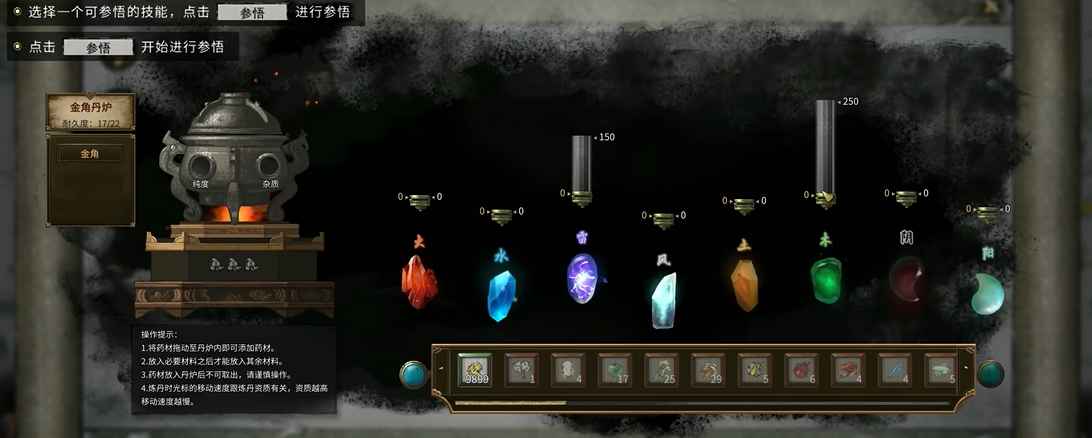Select the teal yang element jade
This screenshot has width=1092, height=438.
coord(988,294)
